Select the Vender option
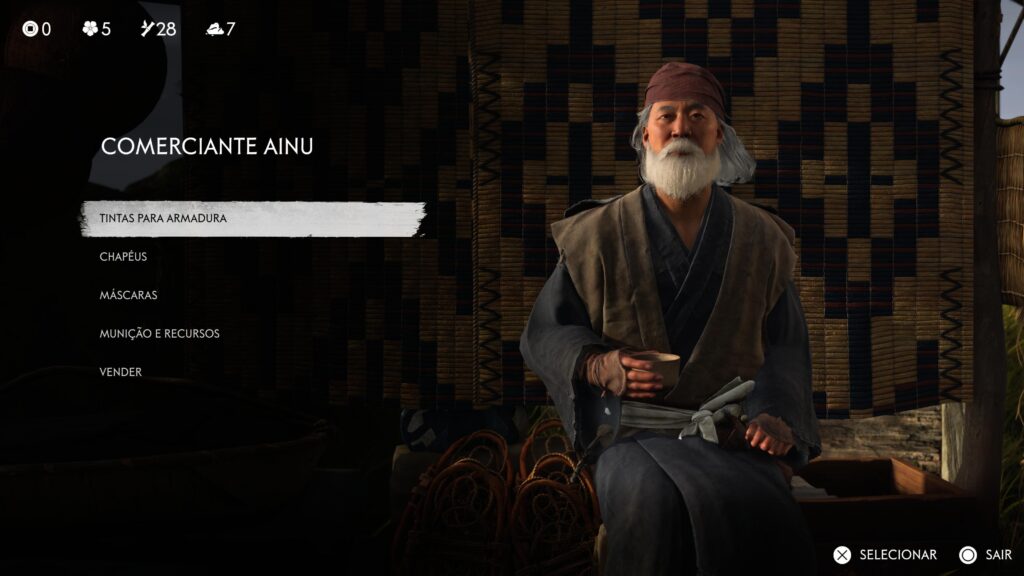The image size is (1024, 576). point(121,372)
